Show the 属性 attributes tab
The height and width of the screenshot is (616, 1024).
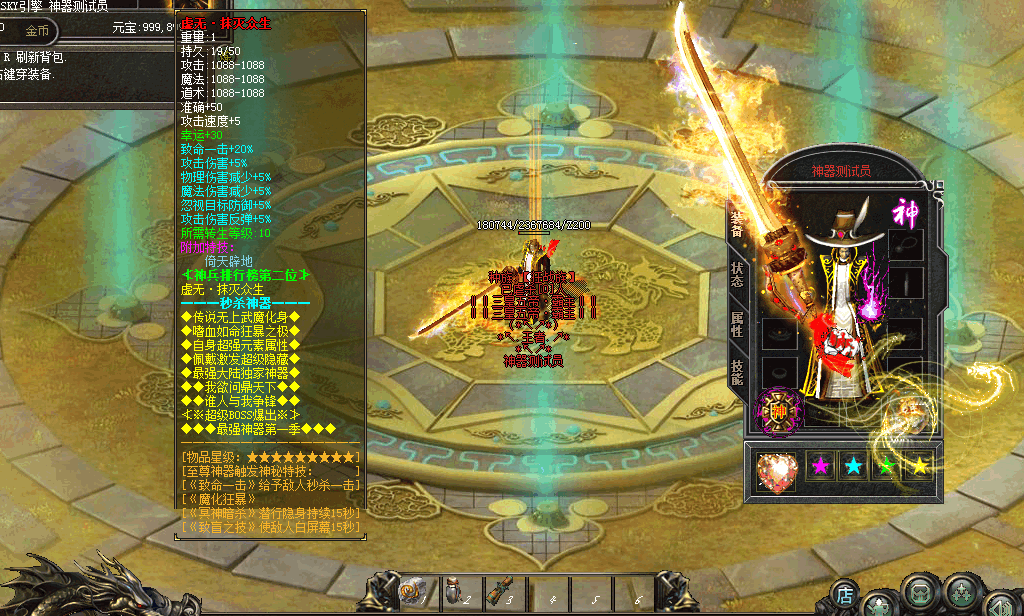coord(736,322)
